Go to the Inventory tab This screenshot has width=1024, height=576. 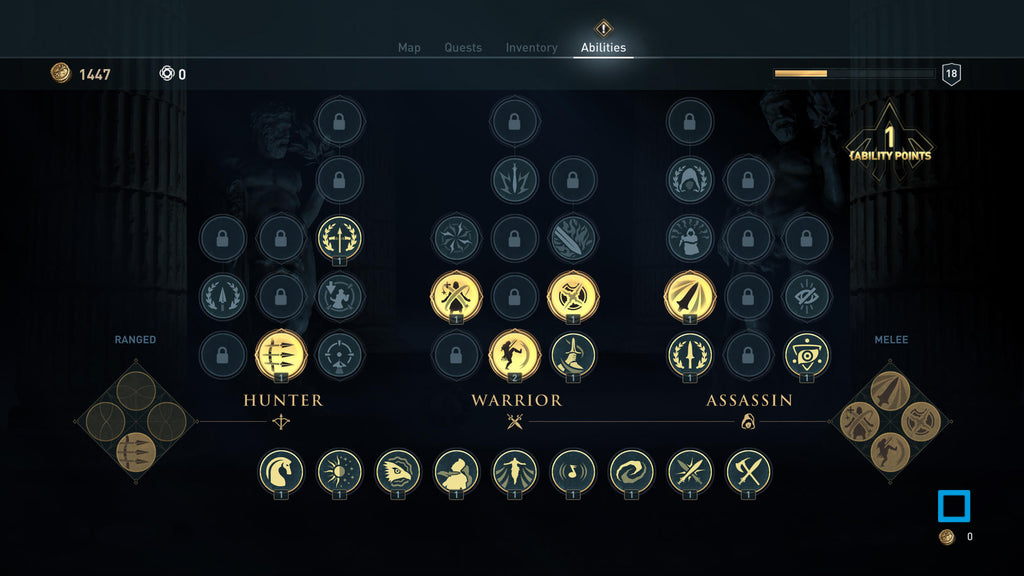click(x=531, y=48)
